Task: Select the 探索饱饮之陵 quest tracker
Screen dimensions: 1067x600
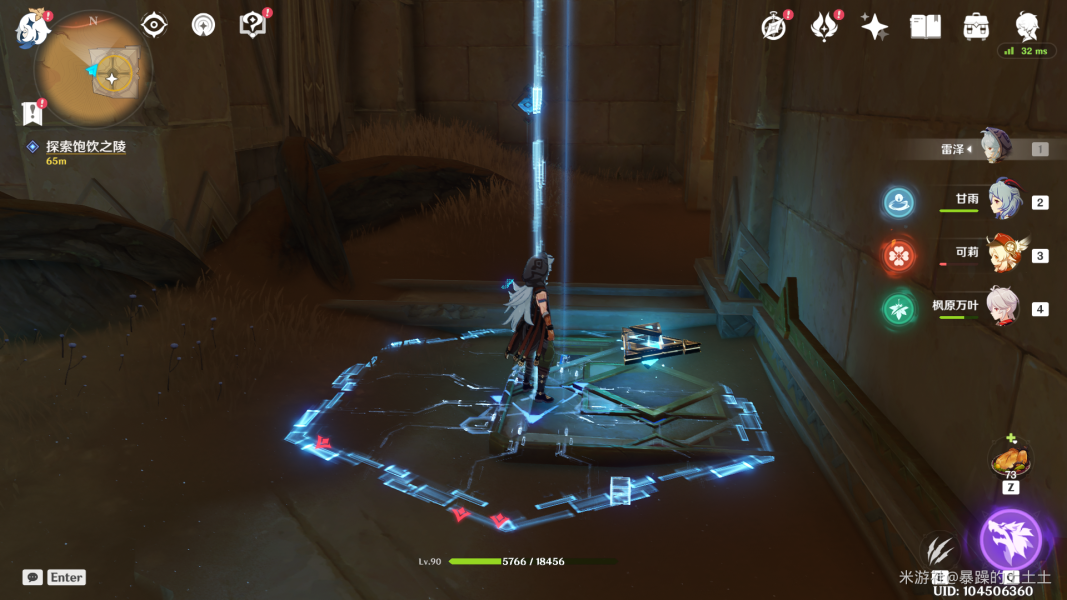Action: 85,146
